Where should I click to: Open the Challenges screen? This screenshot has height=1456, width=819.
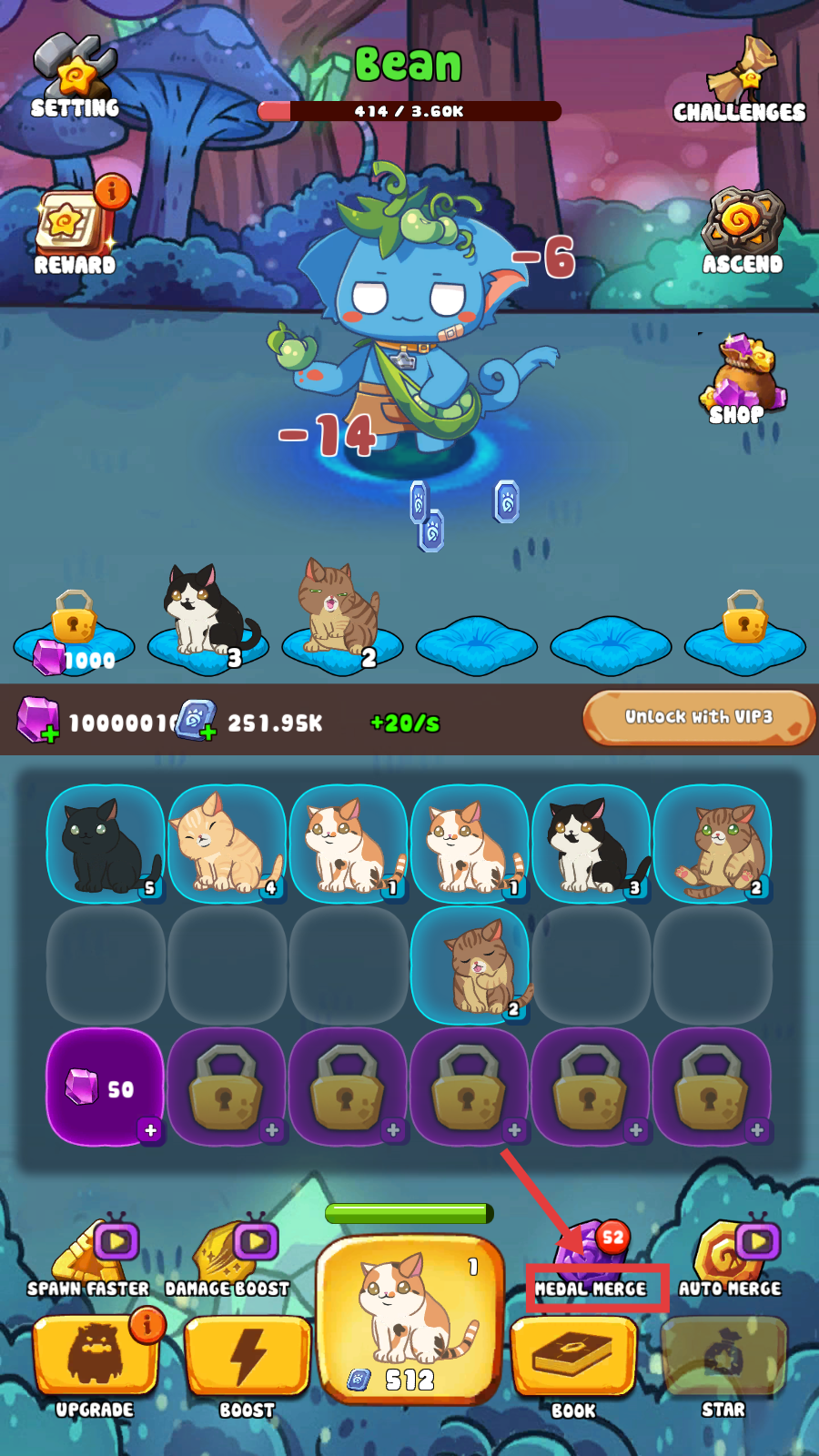(740, 82)
